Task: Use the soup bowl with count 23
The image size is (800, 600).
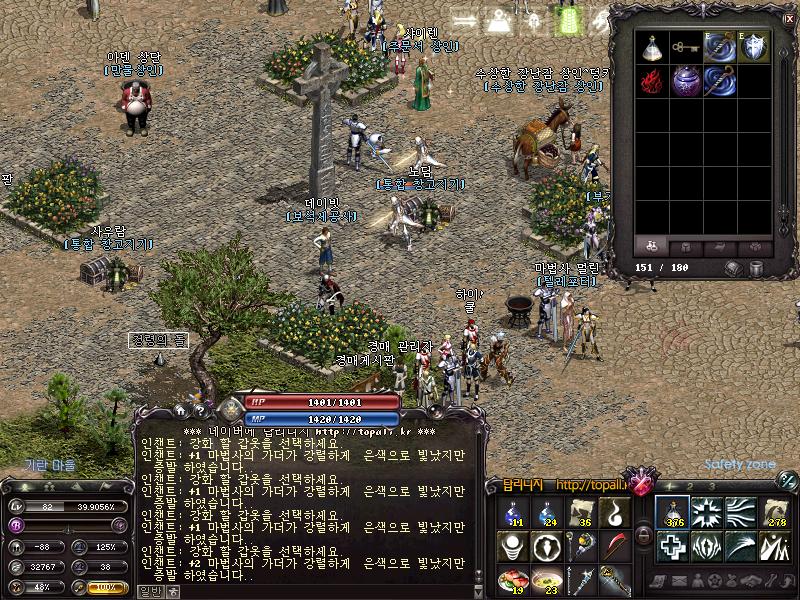Action: click(x=547, y=580)
